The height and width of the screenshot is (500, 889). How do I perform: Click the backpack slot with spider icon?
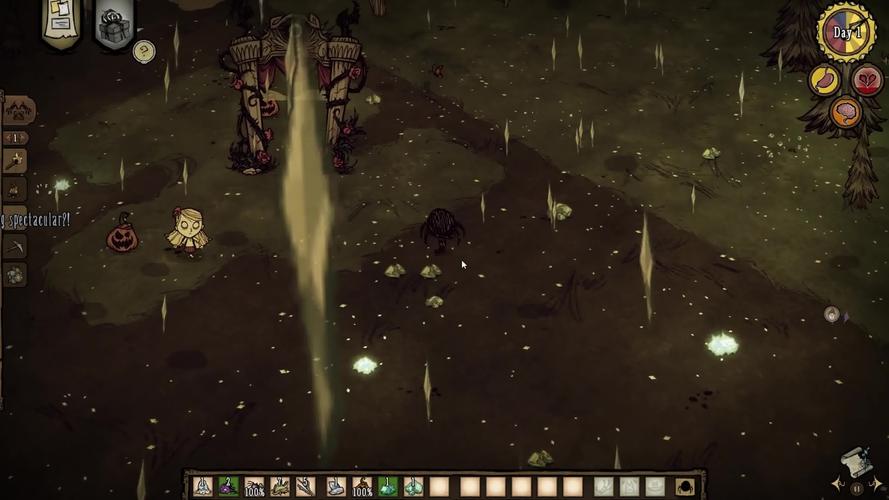687,486
